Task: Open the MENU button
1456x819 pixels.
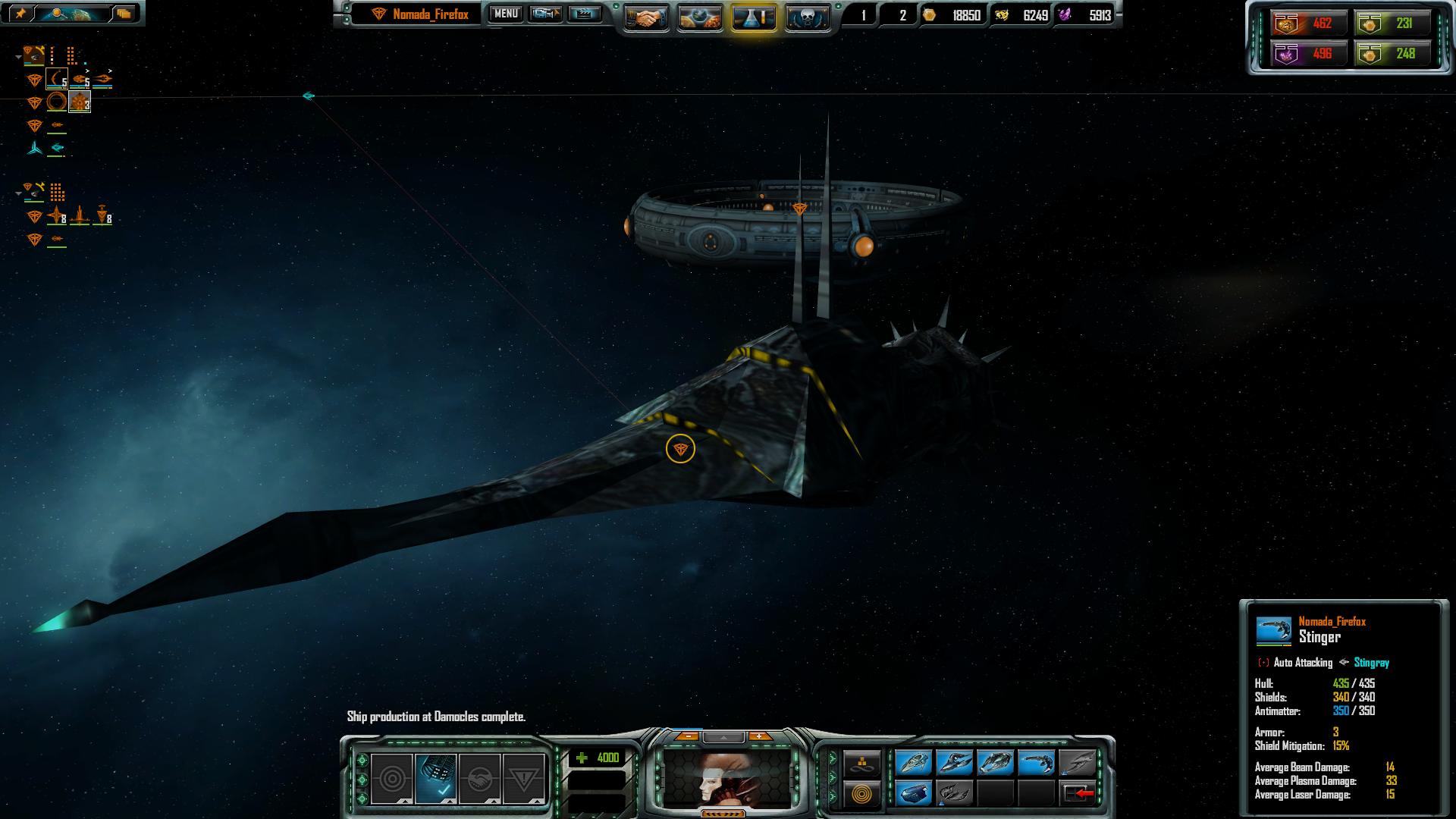Action: click(506, 14)
